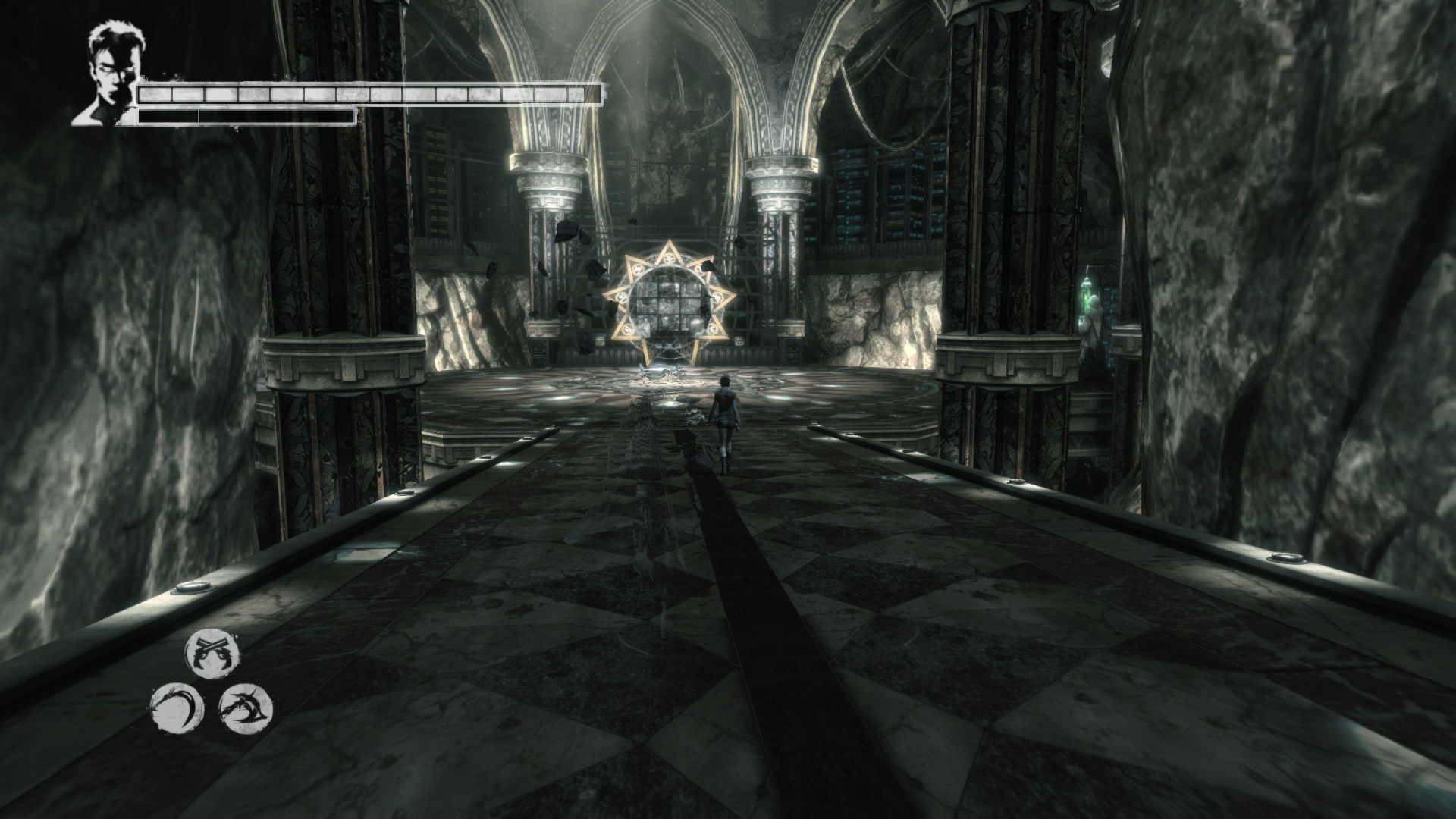Screen dimensions: 1456x819
Task: Activate the jagged axe weapon icon
Action: [246, 708]
